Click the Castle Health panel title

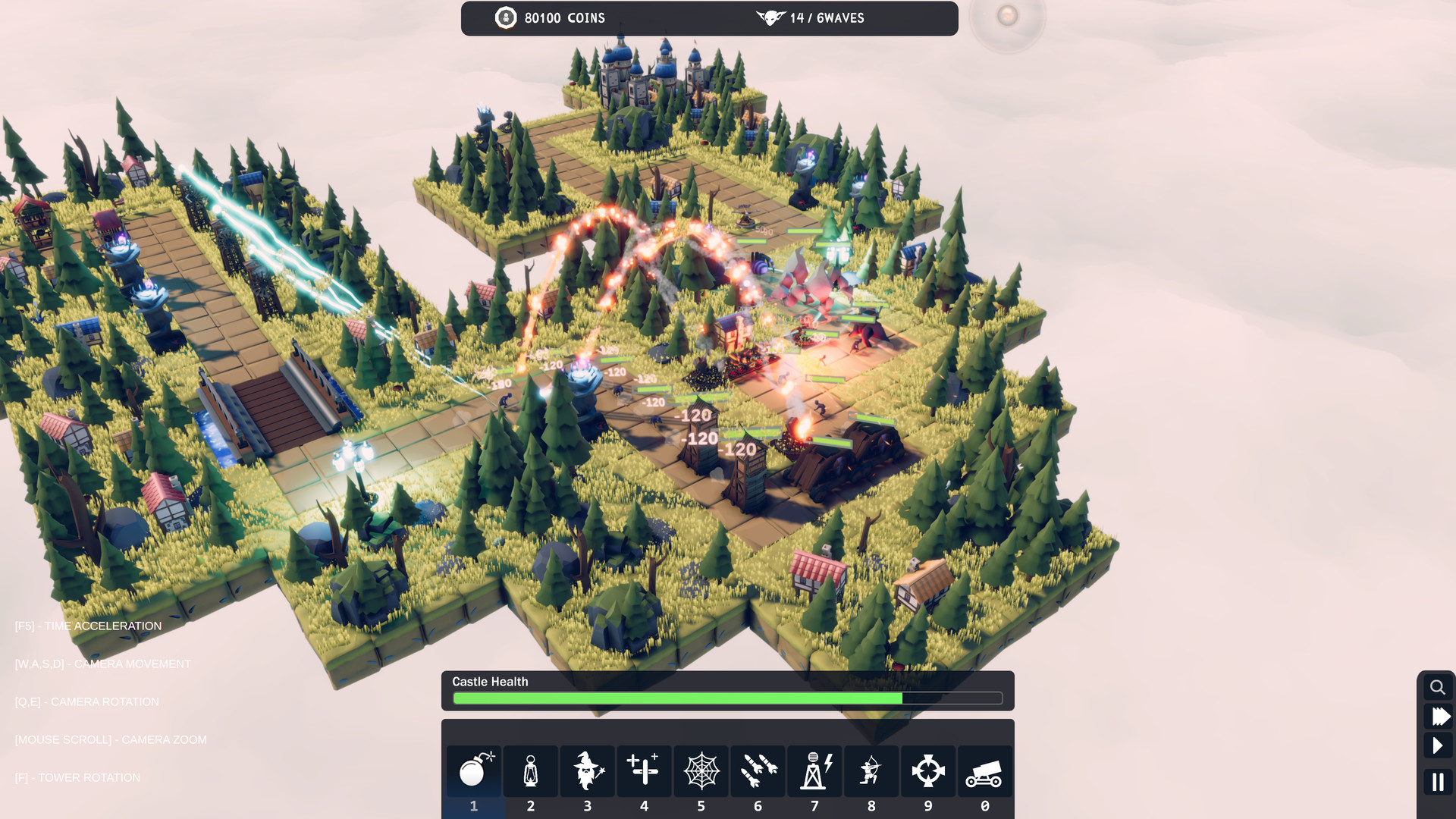pos(490,681)
